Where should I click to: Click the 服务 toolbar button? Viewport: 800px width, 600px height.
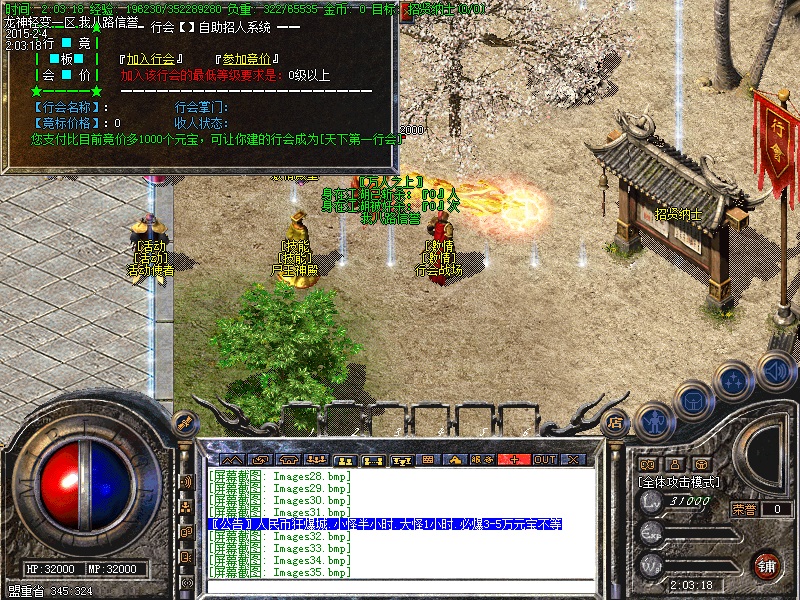click(483, 459)
